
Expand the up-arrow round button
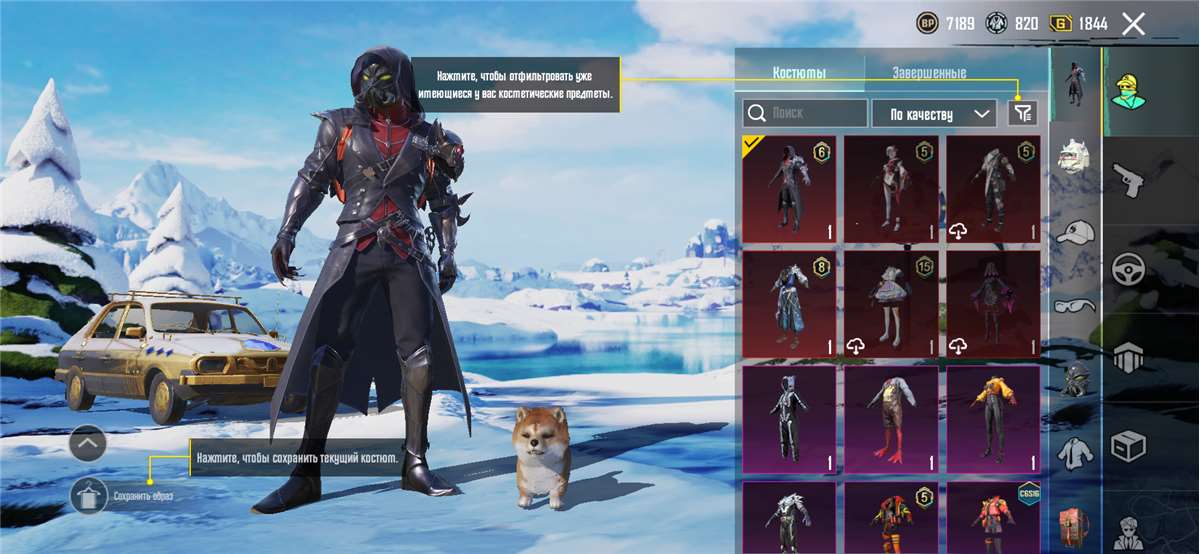point(88,442)
